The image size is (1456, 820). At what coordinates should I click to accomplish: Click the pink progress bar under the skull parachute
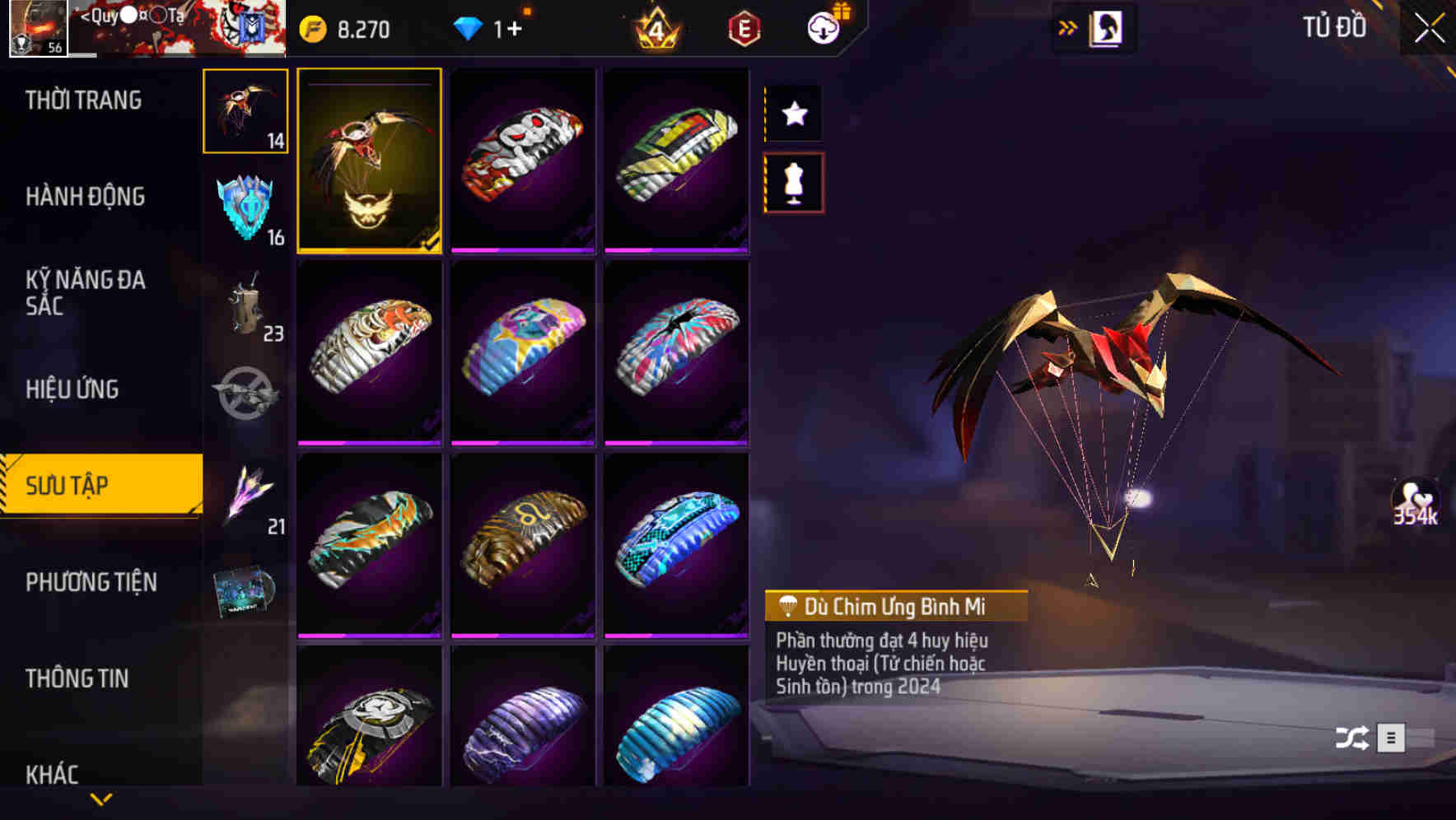[525, 252]
